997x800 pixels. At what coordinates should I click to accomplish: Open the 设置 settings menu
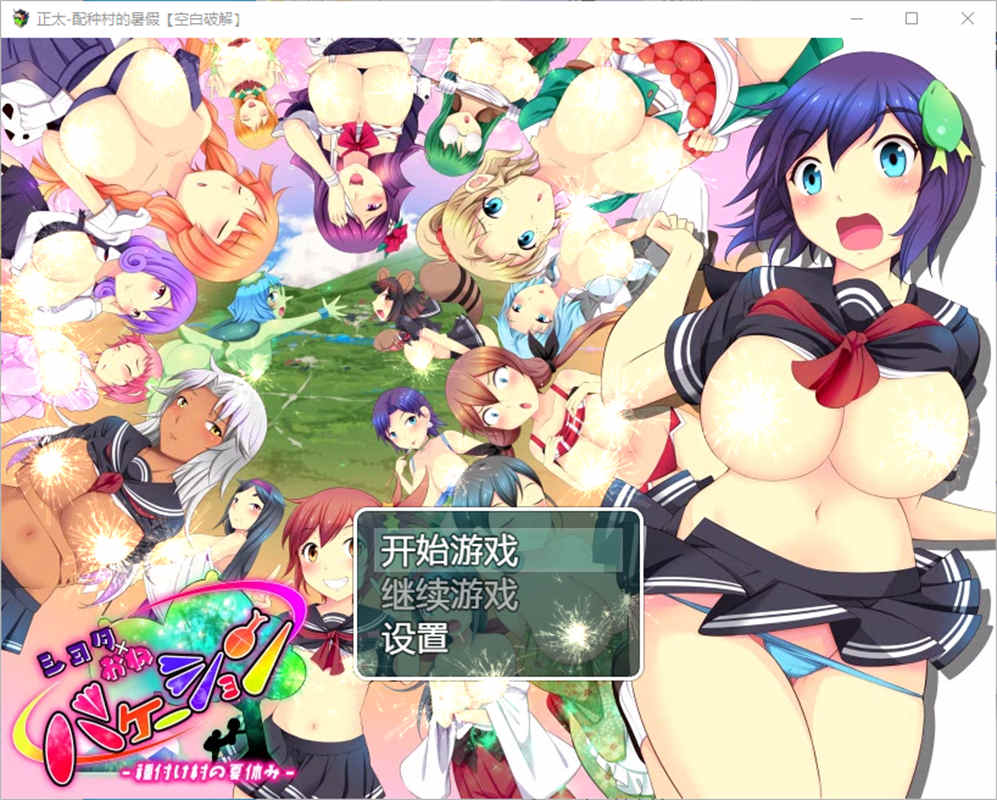point(415,639)
